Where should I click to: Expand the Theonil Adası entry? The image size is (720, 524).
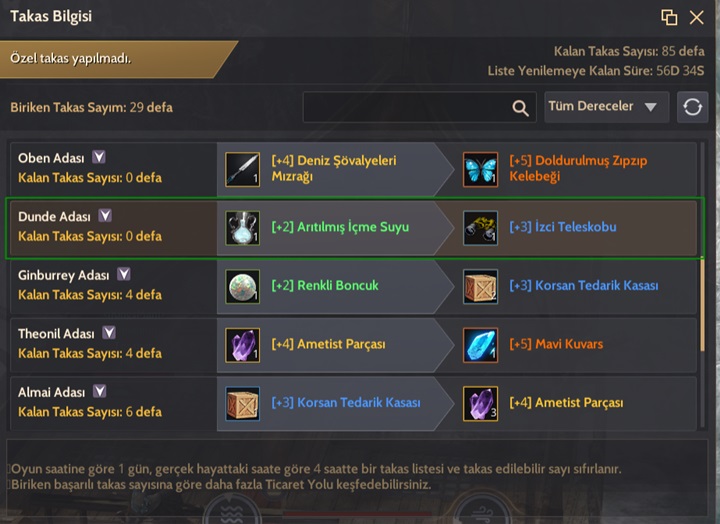[x=109, y=333]
